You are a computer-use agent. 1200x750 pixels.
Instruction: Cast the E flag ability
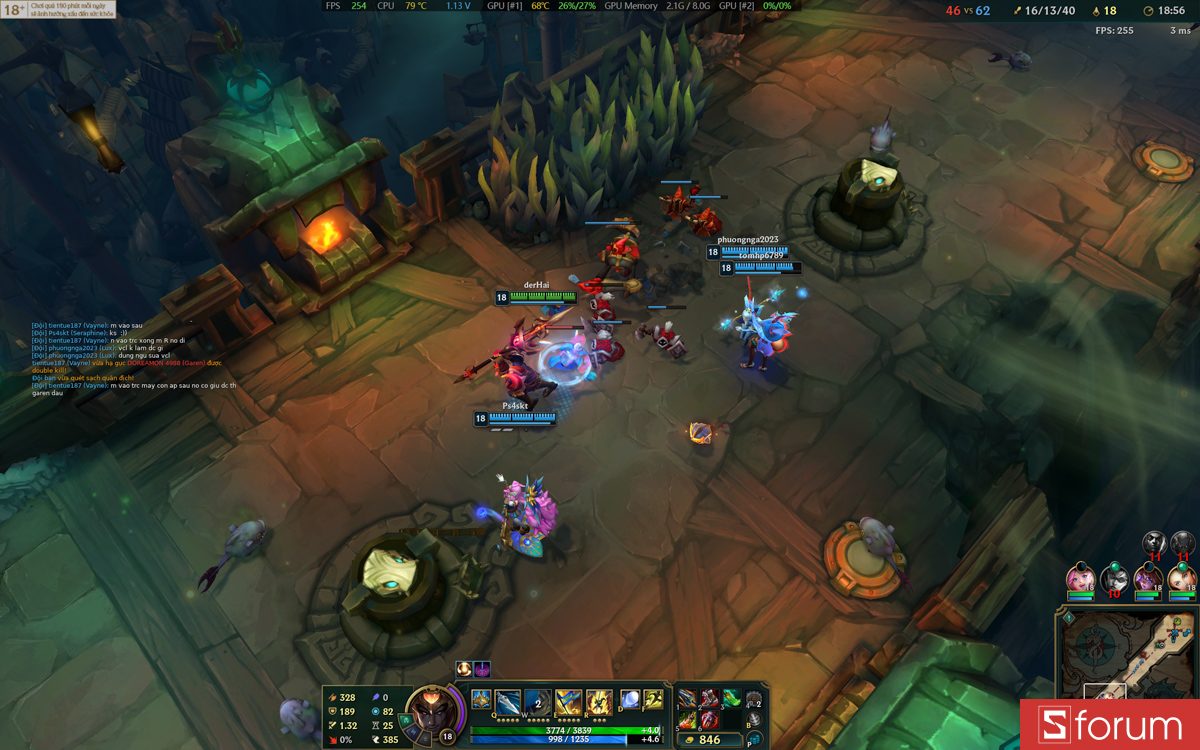tap(568, 700)
